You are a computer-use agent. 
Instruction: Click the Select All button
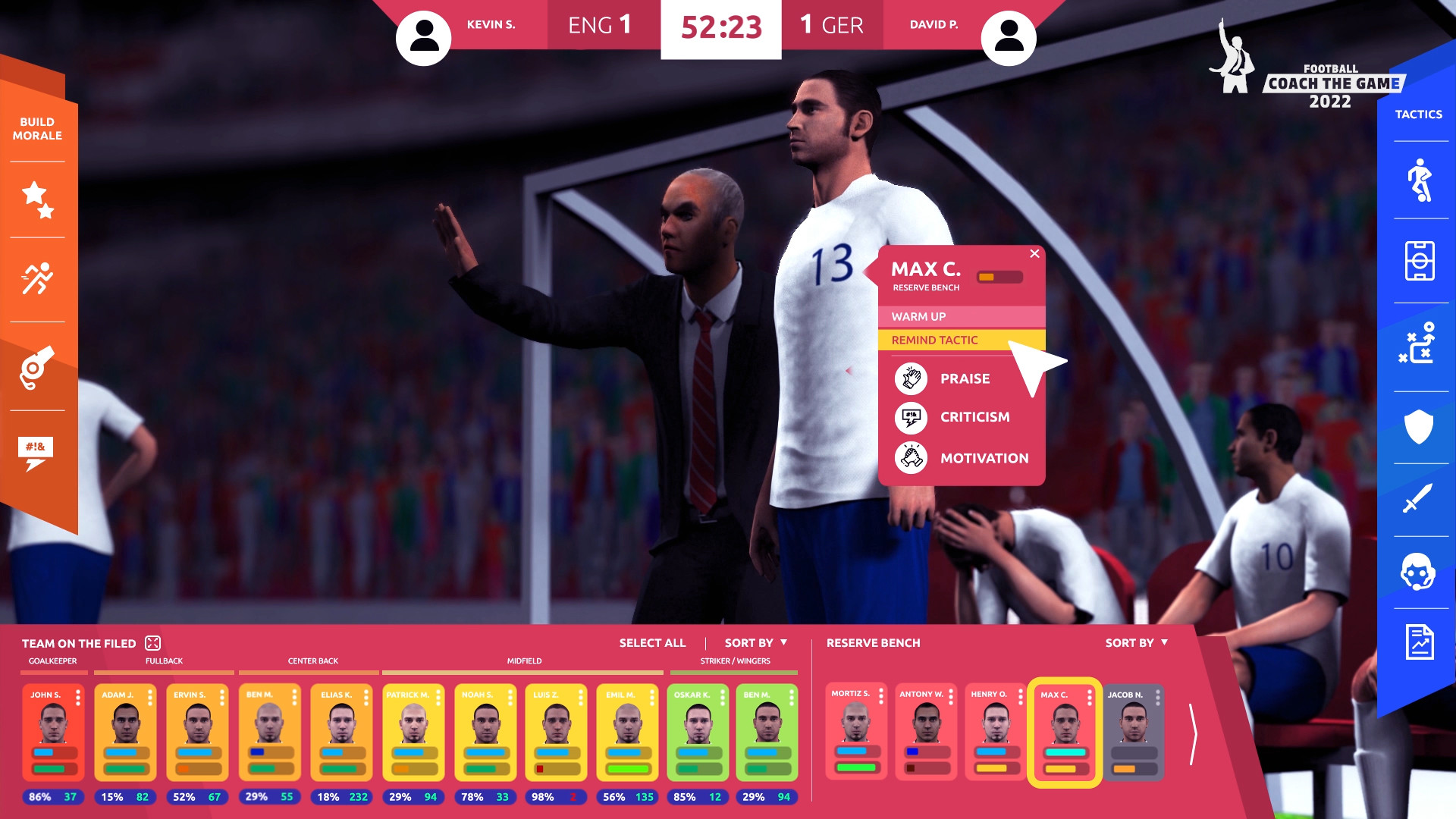651,642
